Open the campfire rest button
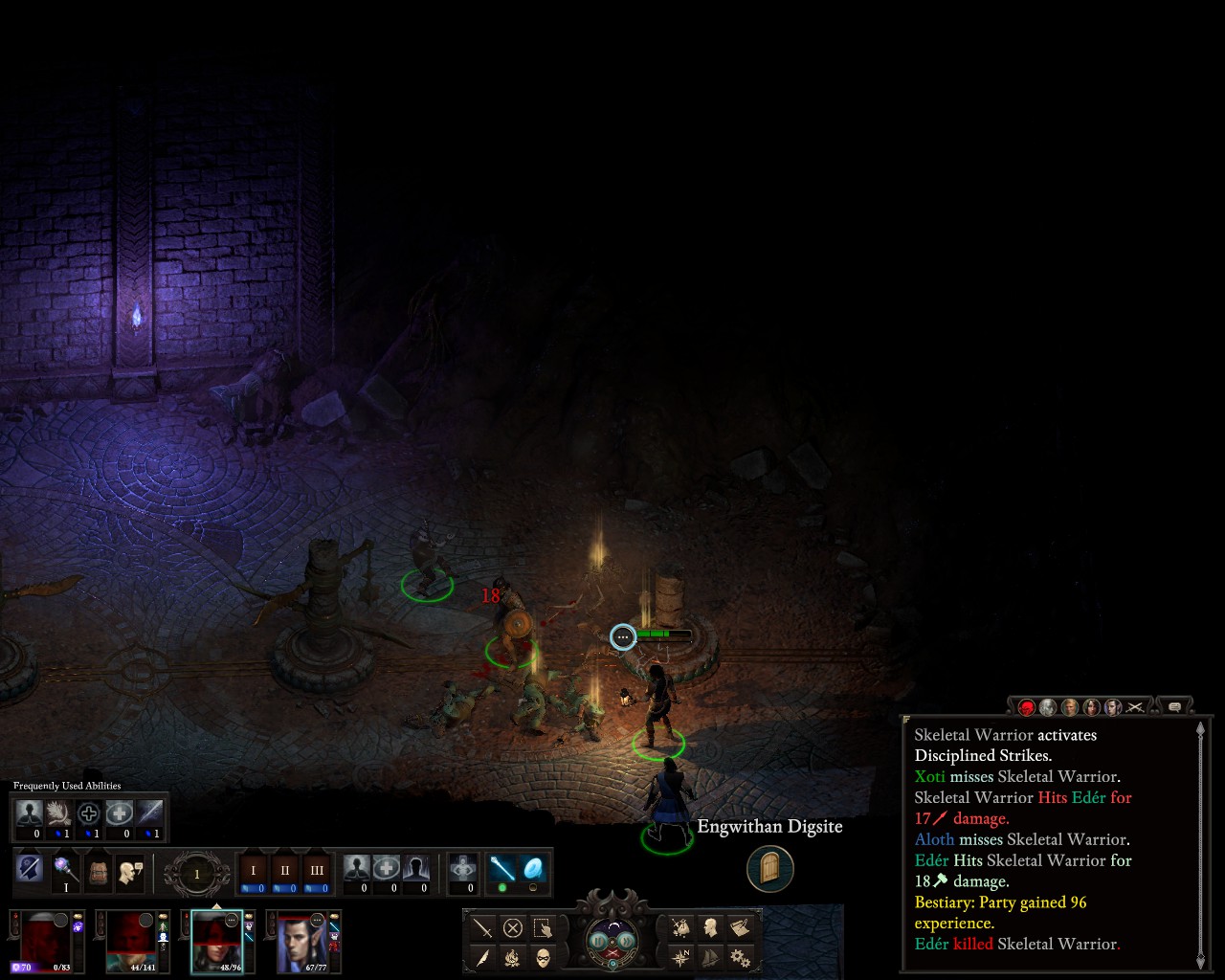 tap(513, 956)
